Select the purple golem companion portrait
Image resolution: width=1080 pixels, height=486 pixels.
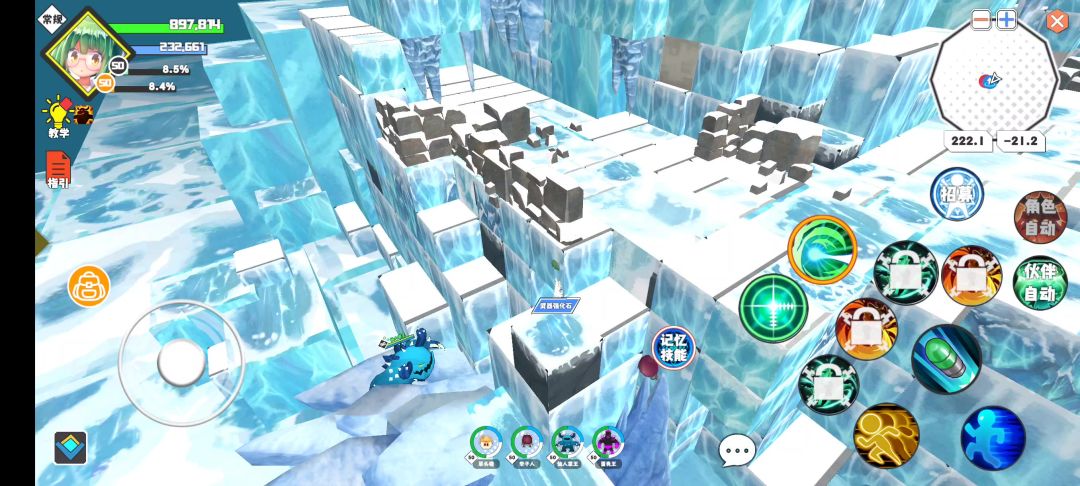[x=608, y=442]
